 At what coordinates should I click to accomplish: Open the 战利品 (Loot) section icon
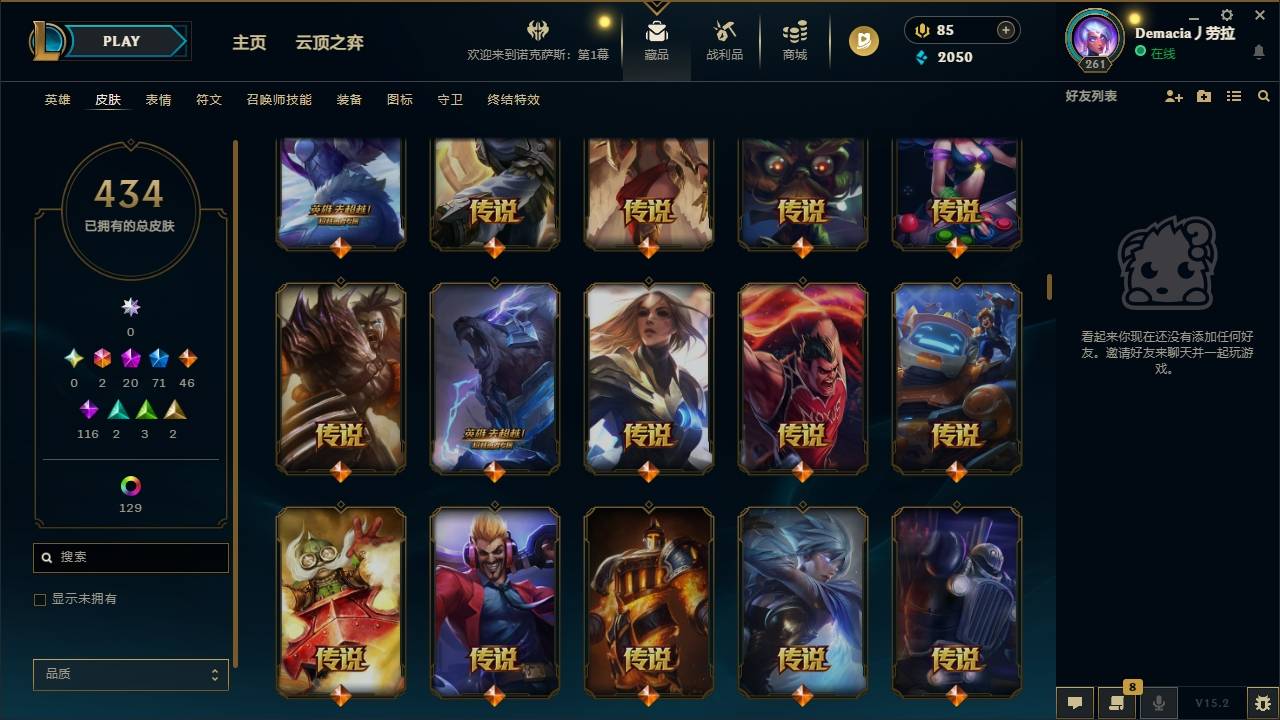[x=724, y=38]
